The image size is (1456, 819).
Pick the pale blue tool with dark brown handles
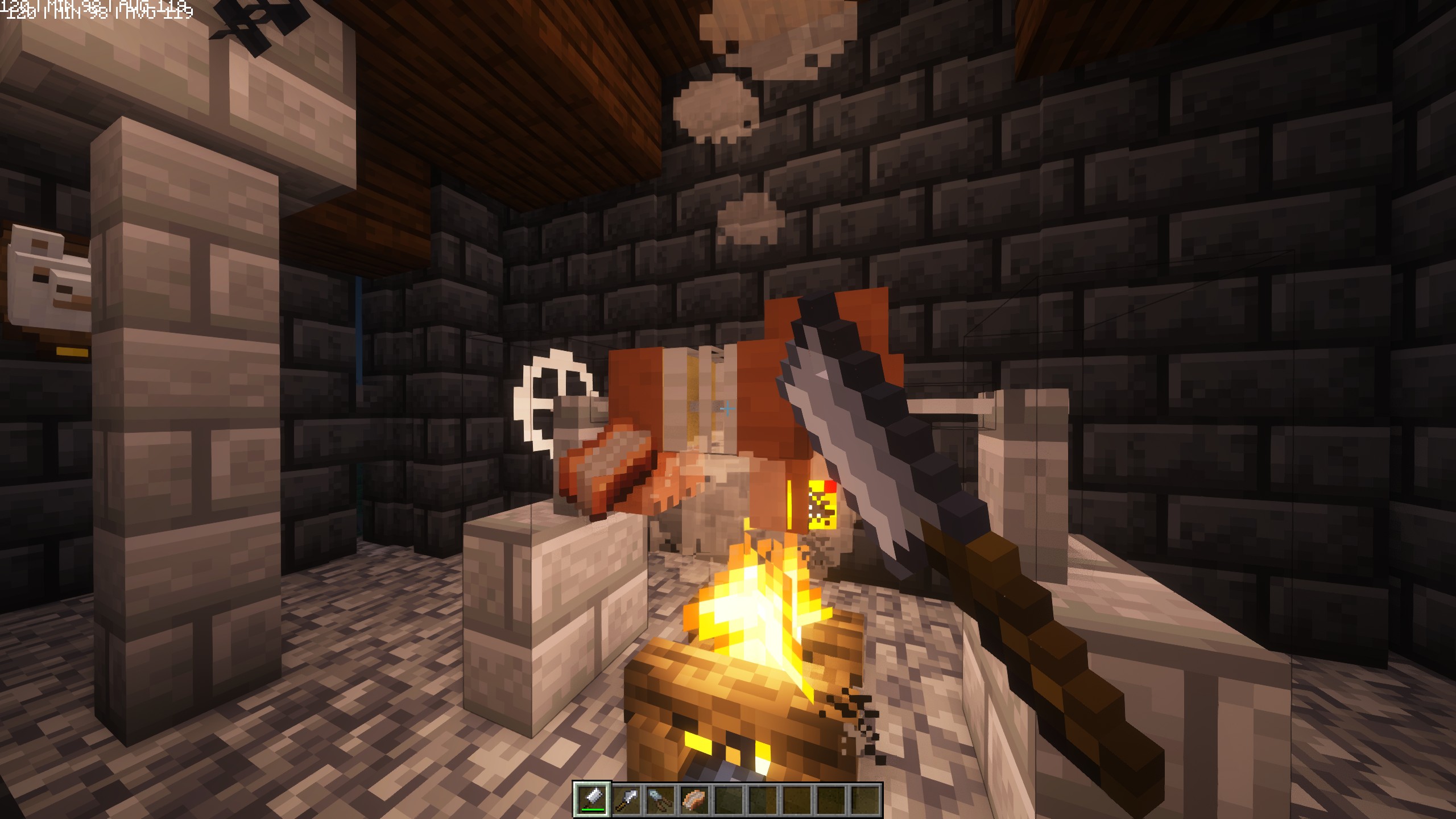tap(660, 799)
